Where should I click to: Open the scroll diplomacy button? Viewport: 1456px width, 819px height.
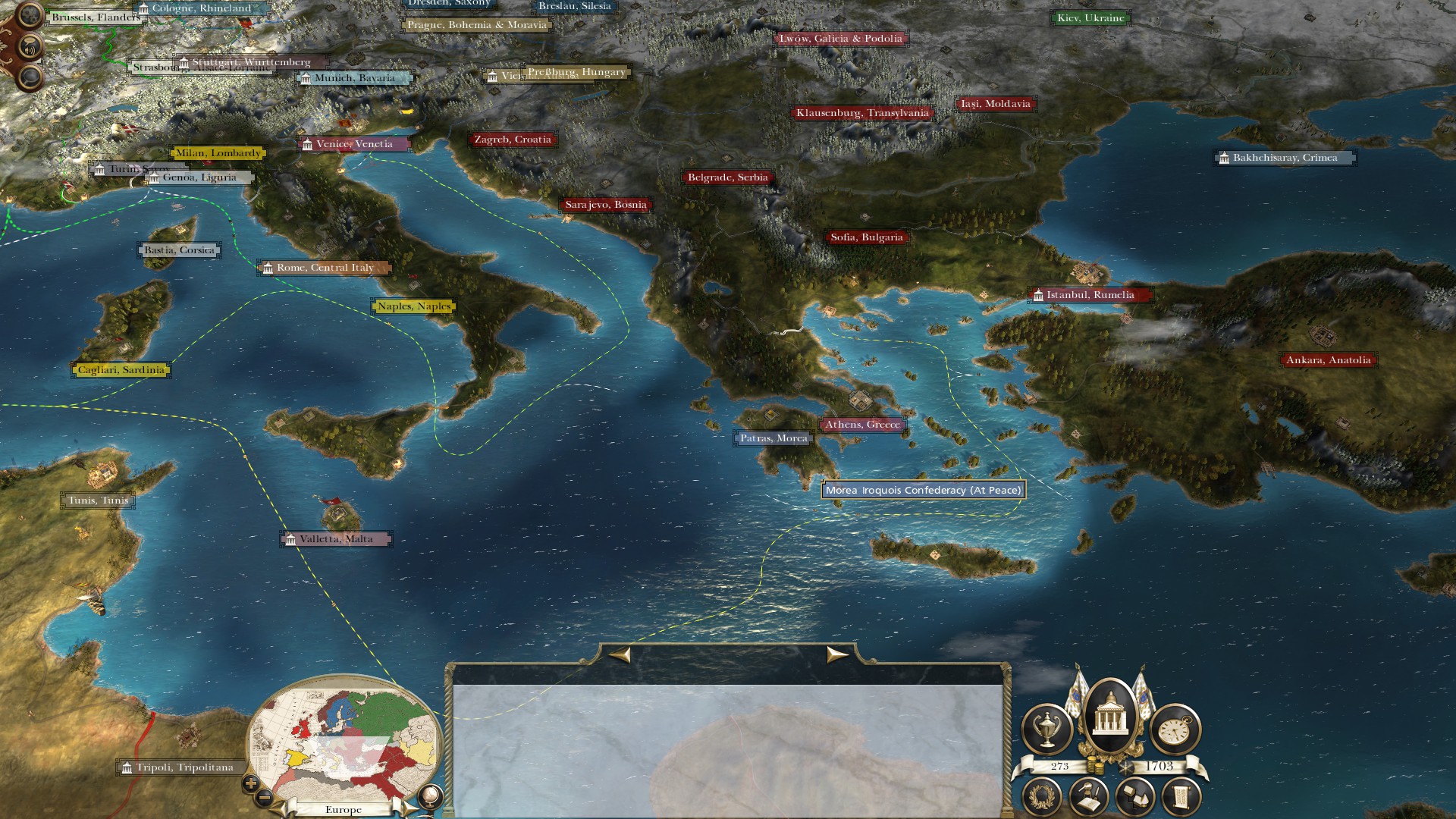point(1181,798)
